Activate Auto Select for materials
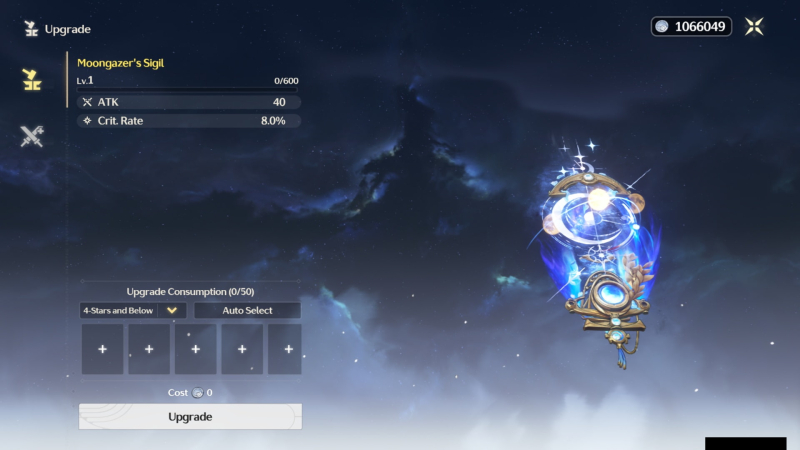This screenshot has height=450, width=800. [247, 311]
